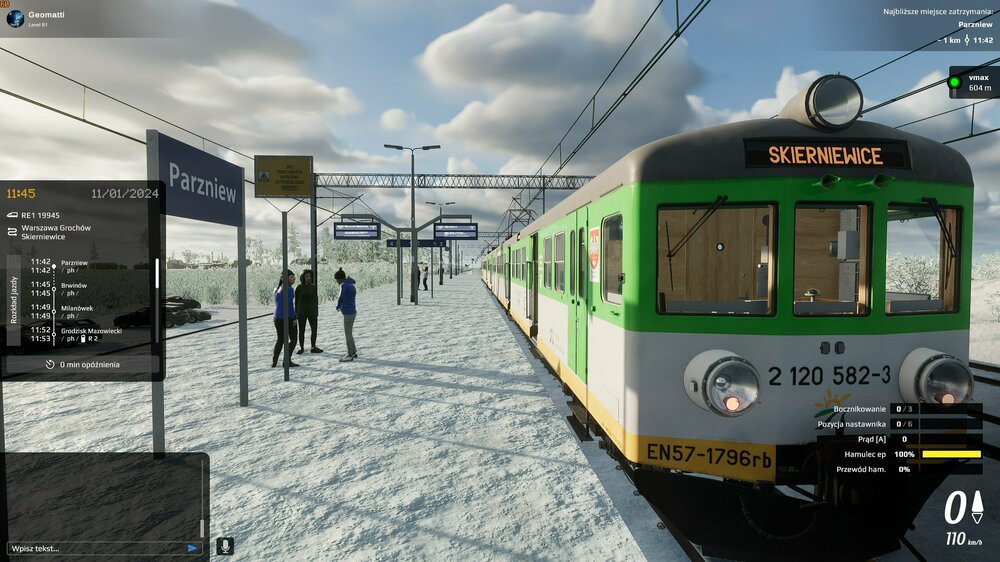Select the Brwinów stop in the timetable
The height and width of the screenshot is (562, 1000).
point(75,285)
